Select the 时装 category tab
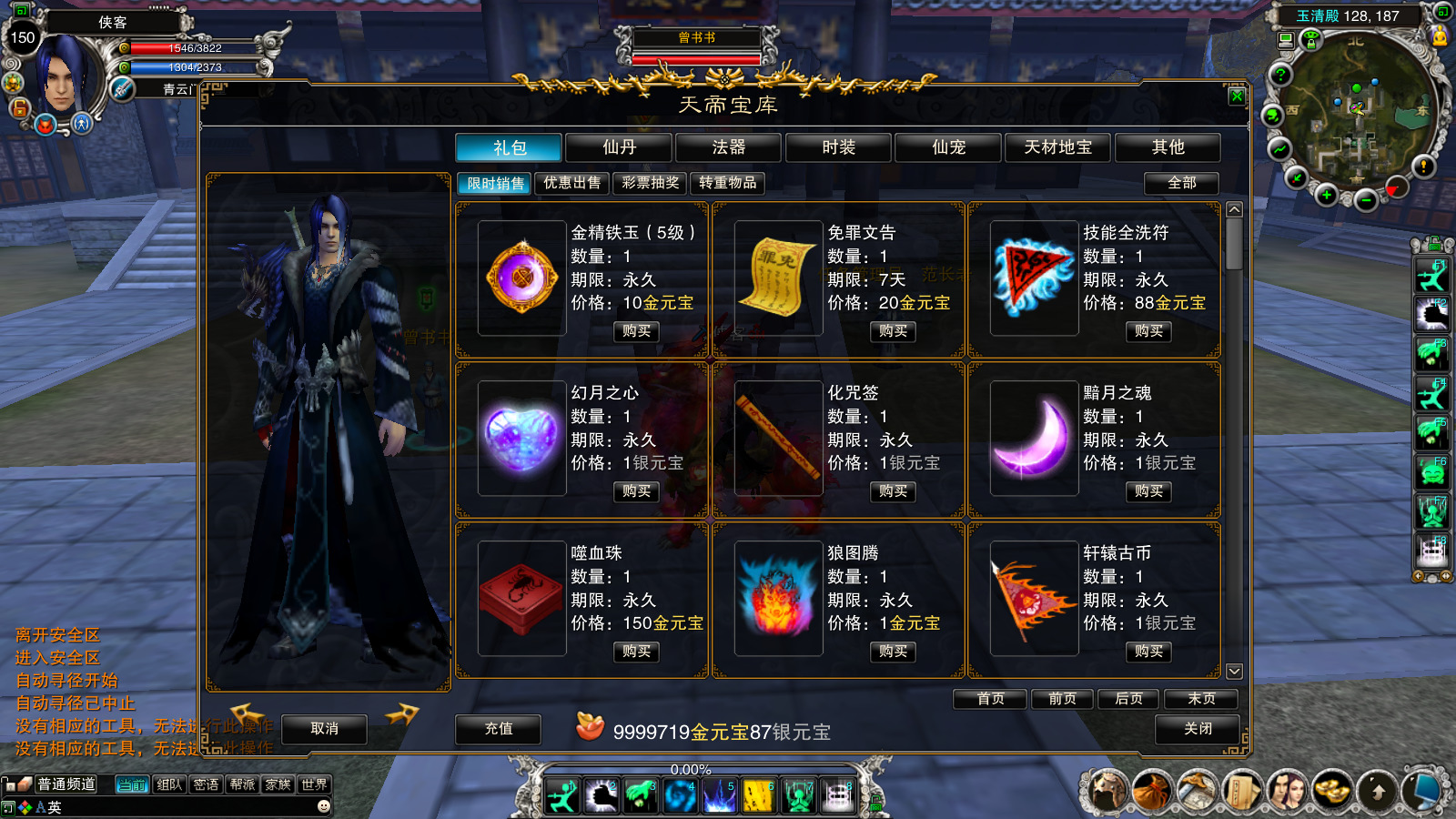The height and width of the screenshot is (819, 1456). tap(838, 147)
